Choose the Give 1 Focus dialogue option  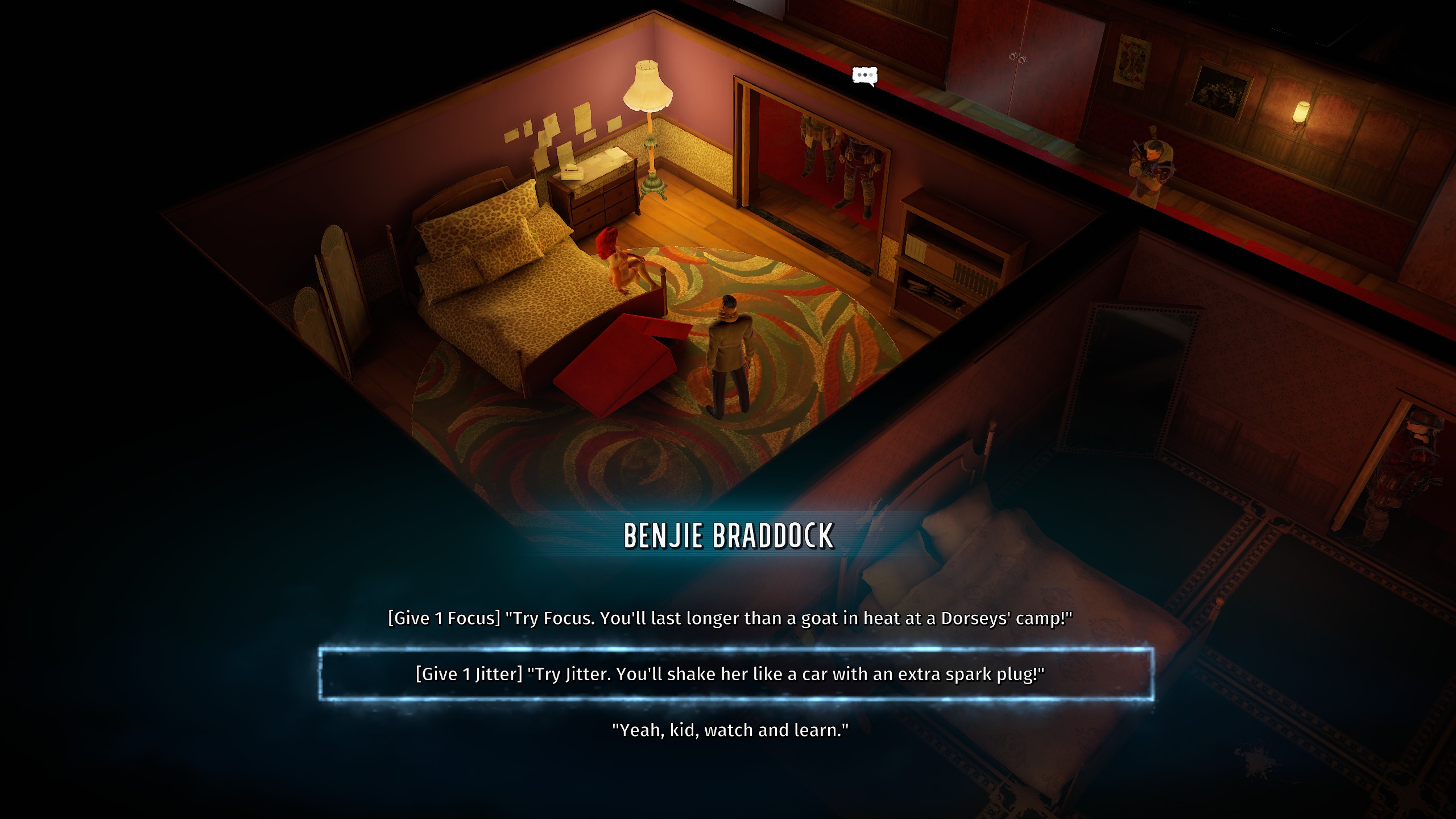click(x=730, y=618)
